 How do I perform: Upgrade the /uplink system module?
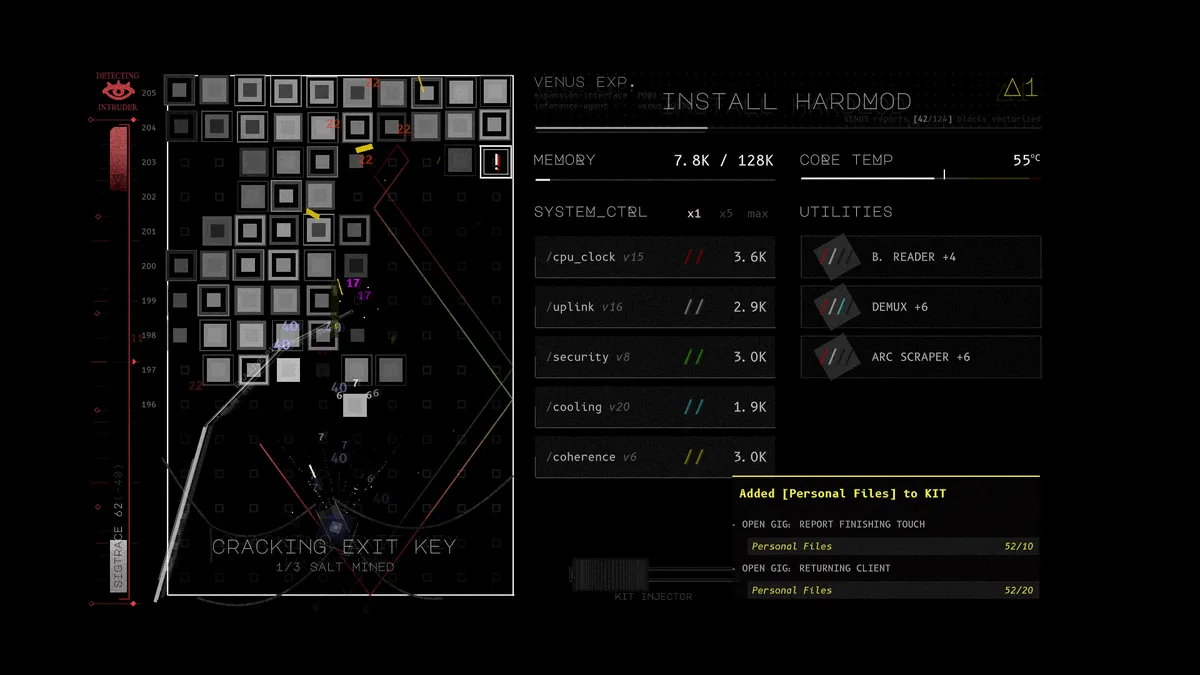tap(654, 307)
